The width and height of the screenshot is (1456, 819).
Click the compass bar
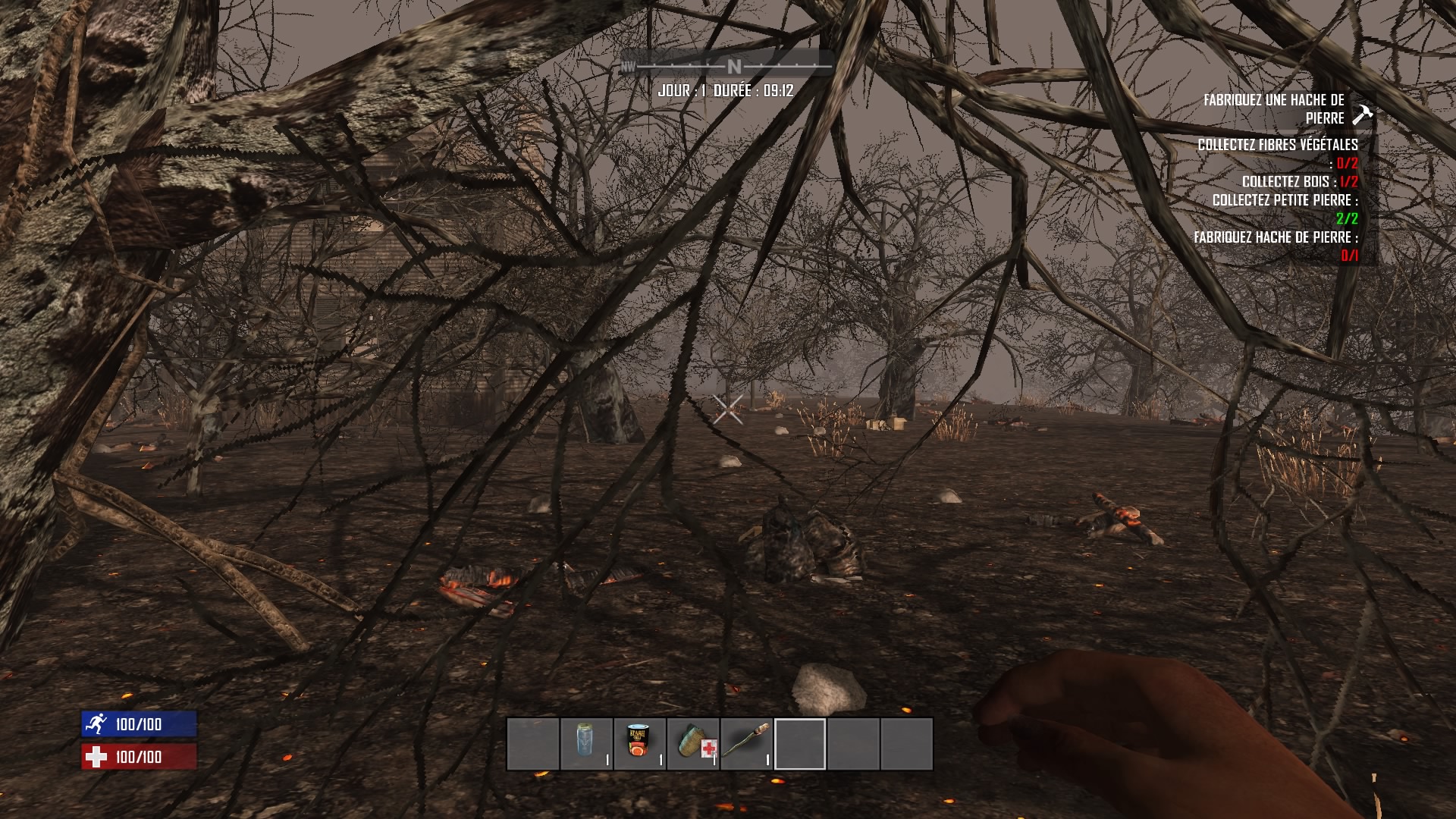(x=726, y=67)
